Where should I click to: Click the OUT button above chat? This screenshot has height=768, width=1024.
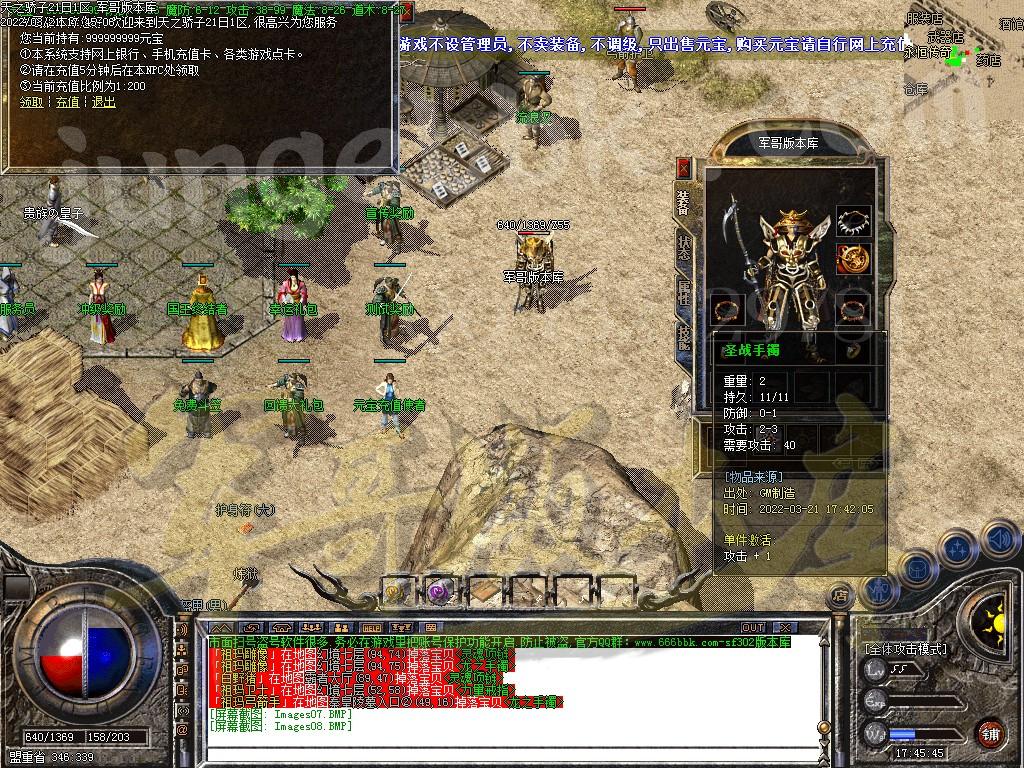pos(753,627)
